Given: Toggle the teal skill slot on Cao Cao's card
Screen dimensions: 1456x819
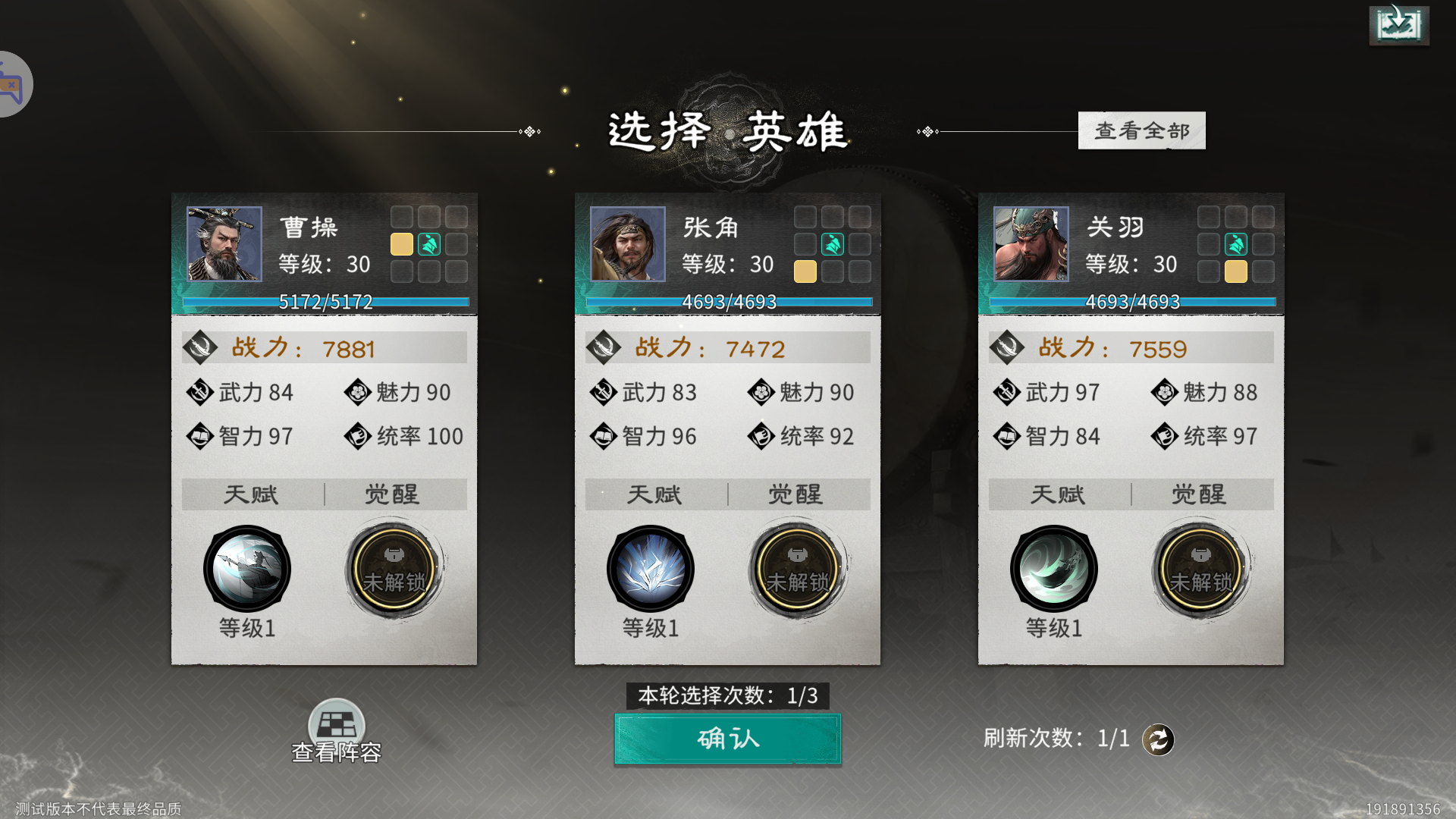Looking at the screenshot, I should point(428,244).
